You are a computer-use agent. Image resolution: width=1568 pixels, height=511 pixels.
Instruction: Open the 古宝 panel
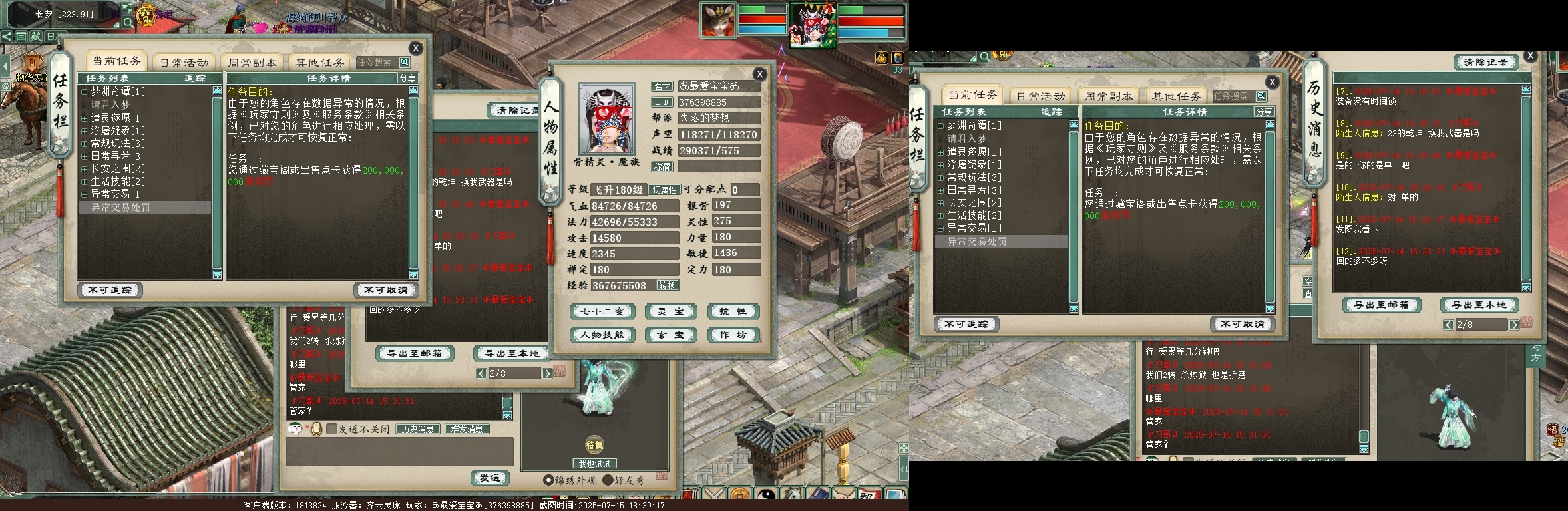pyautogui.click(x=670, y=335)
